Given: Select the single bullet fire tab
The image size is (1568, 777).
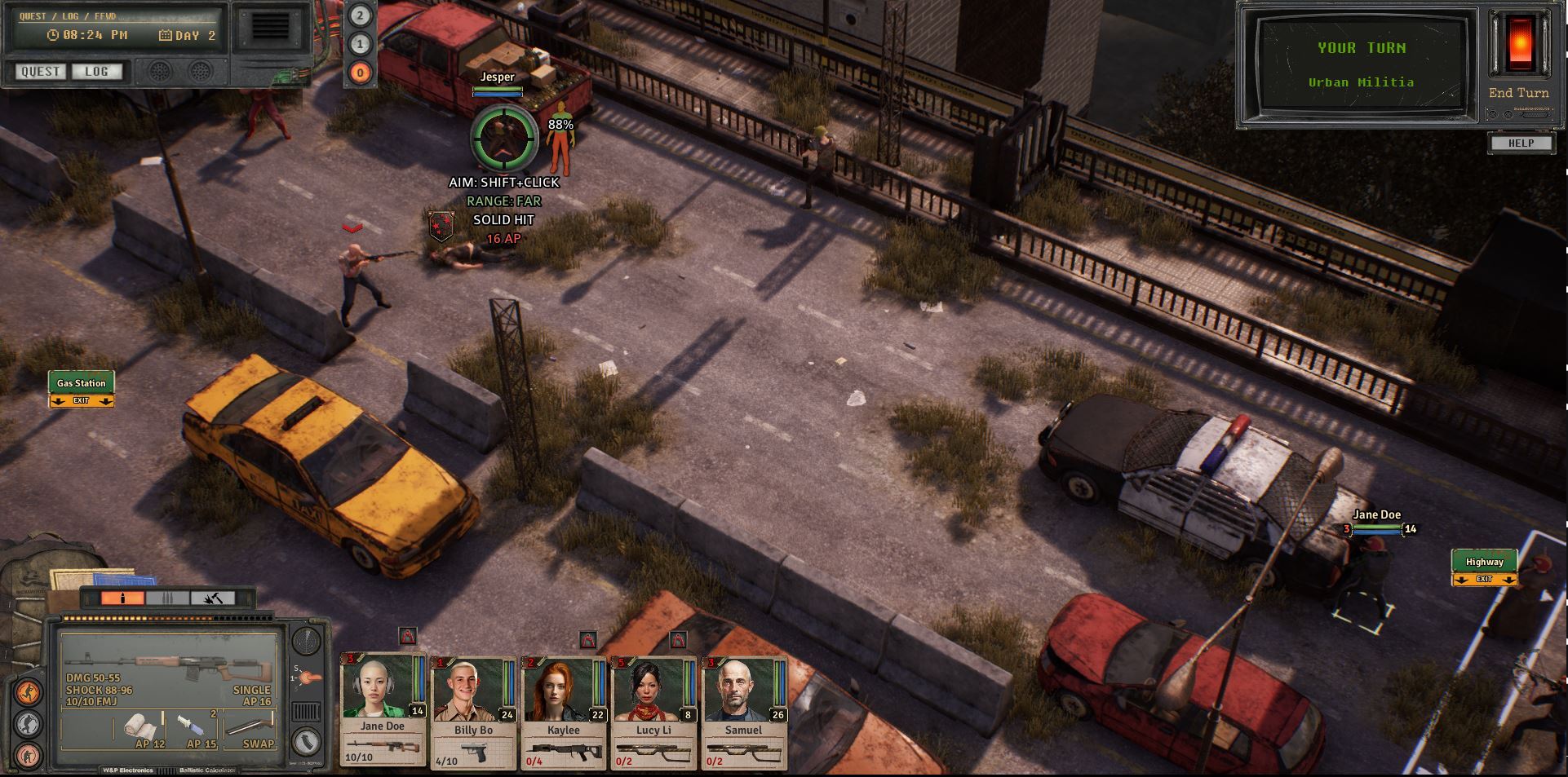Looking at the screenshot, I should [x=122, y=598].
